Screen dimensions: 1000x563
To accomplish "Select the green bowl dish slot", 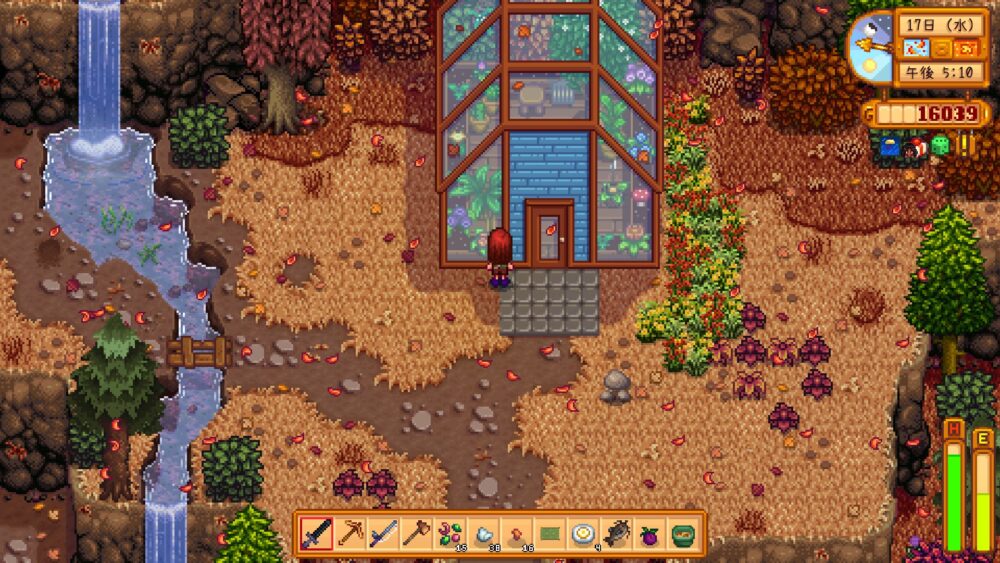I will pos(682,534).
